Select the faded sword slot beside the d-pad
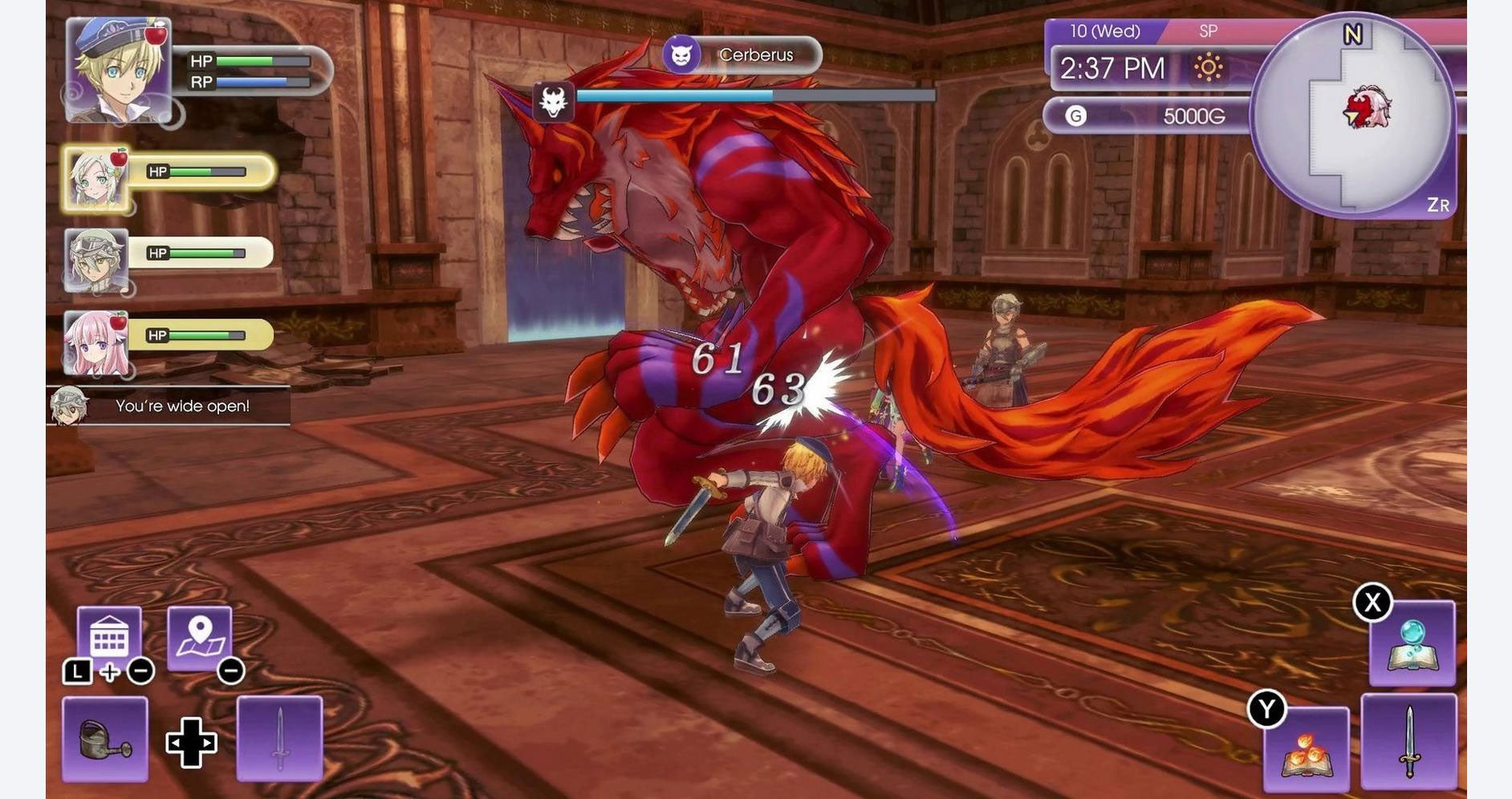1512x799 pixels. (x=279, y=739)
